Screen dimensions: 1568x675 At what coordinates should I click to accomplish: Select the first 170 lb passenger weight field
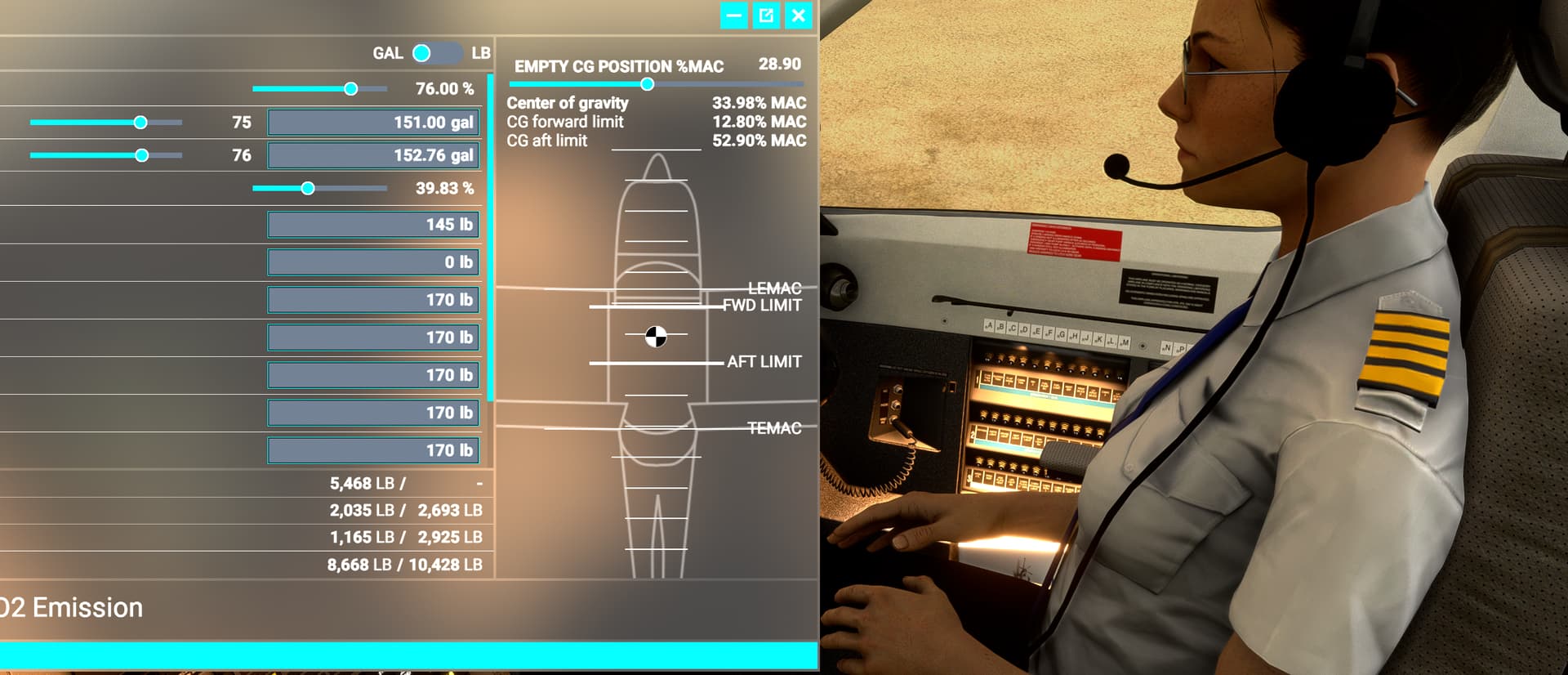(x=372, y=299)
